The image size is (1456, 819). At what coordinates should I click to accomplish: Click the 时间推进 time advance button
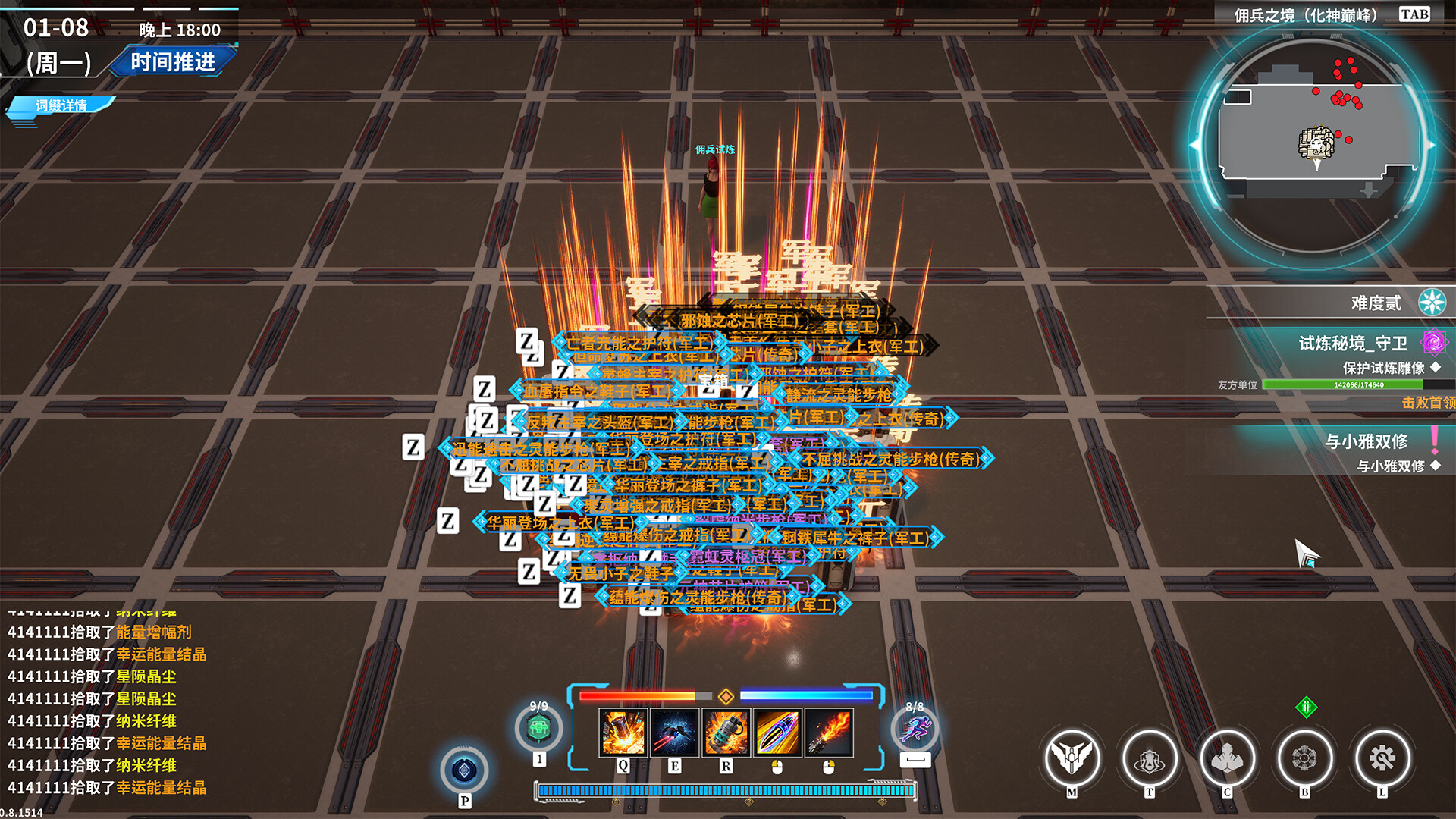[172, 61]
